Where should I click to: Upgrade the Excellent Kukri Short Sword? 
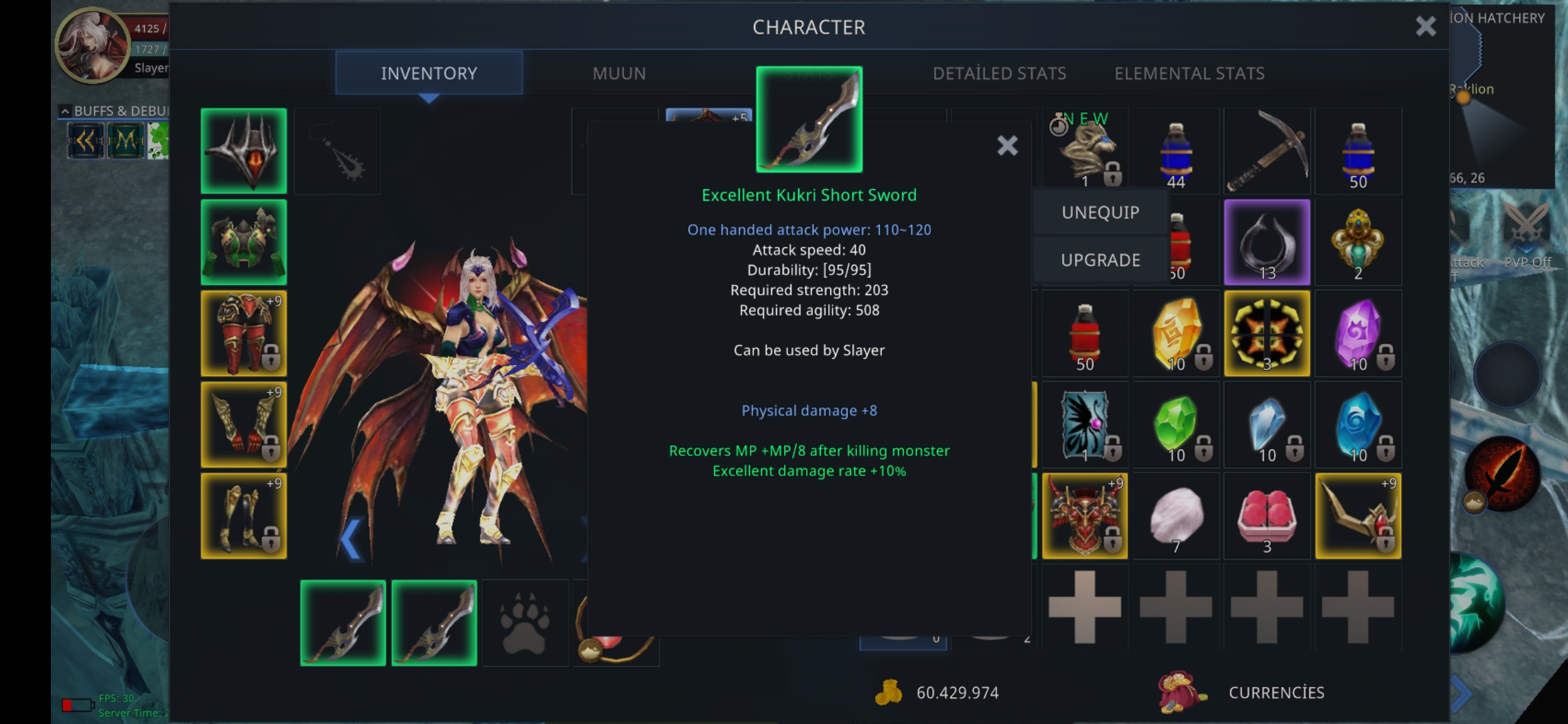pyautogui.click(x=1100, y=260)
